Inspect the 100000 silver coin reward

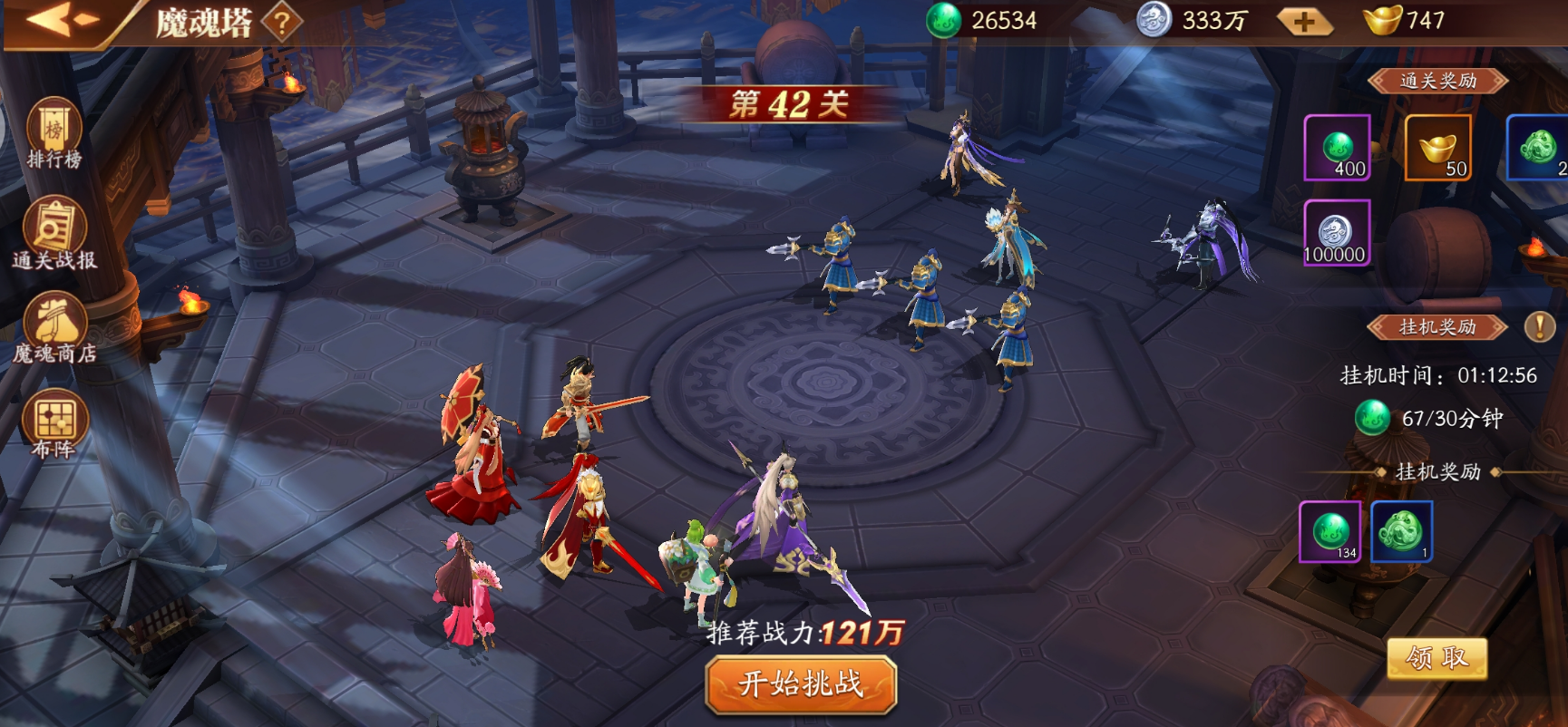pyautogui.click(x=1336, y=233)
